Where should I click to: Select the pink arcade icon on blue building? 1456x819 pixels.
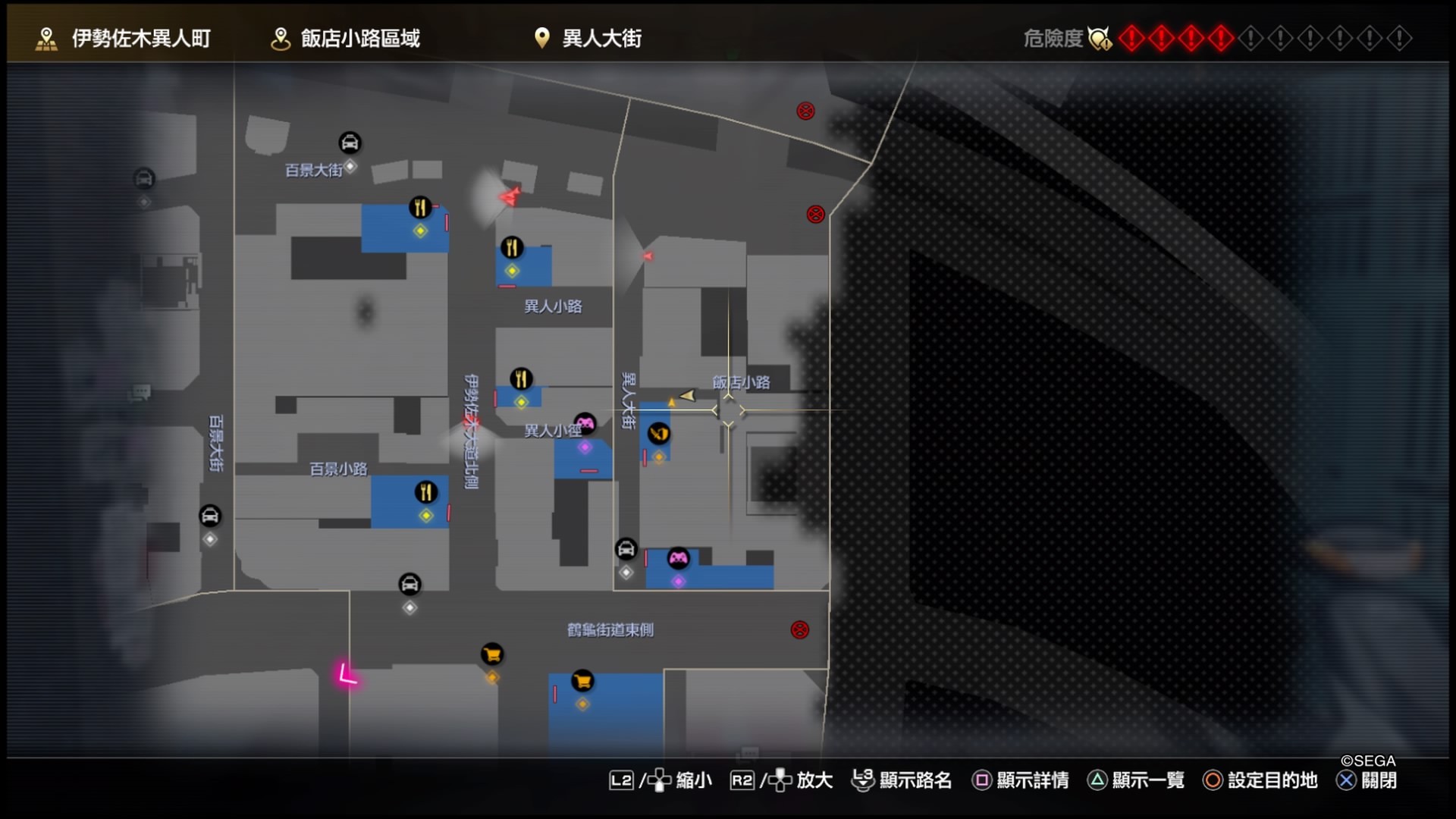click(x=677, y=557)
